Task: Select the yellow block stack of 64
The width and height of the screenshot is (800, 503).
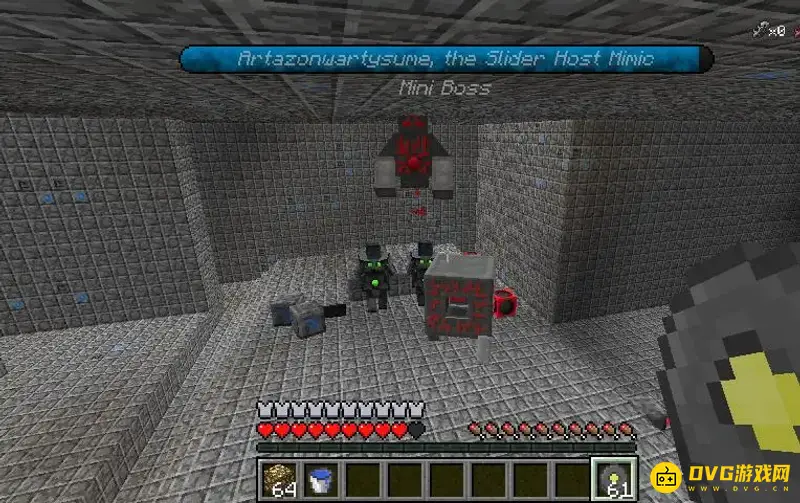Action: 279,479
